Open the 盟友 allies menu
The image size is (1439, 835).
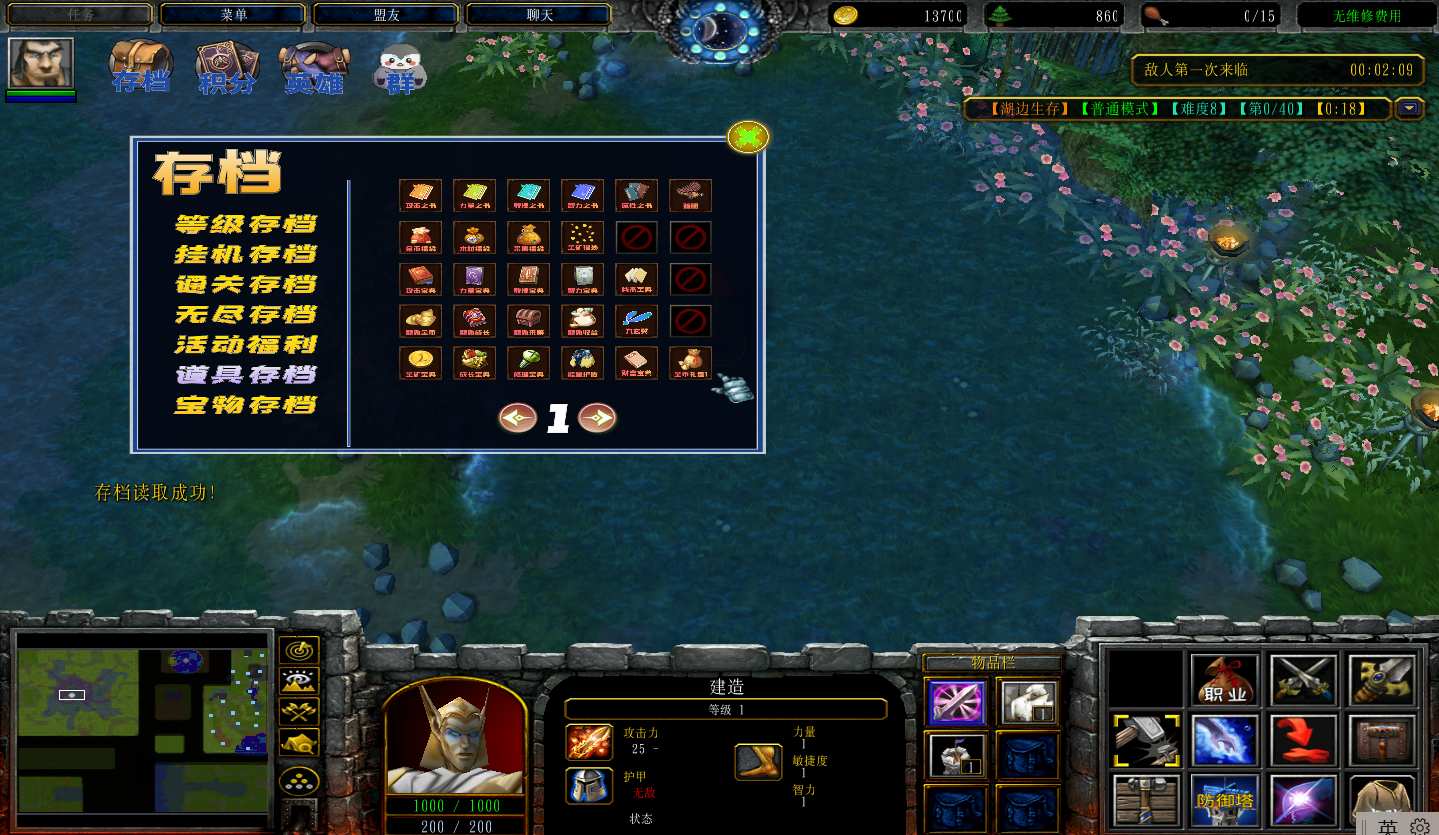(387, 15)
